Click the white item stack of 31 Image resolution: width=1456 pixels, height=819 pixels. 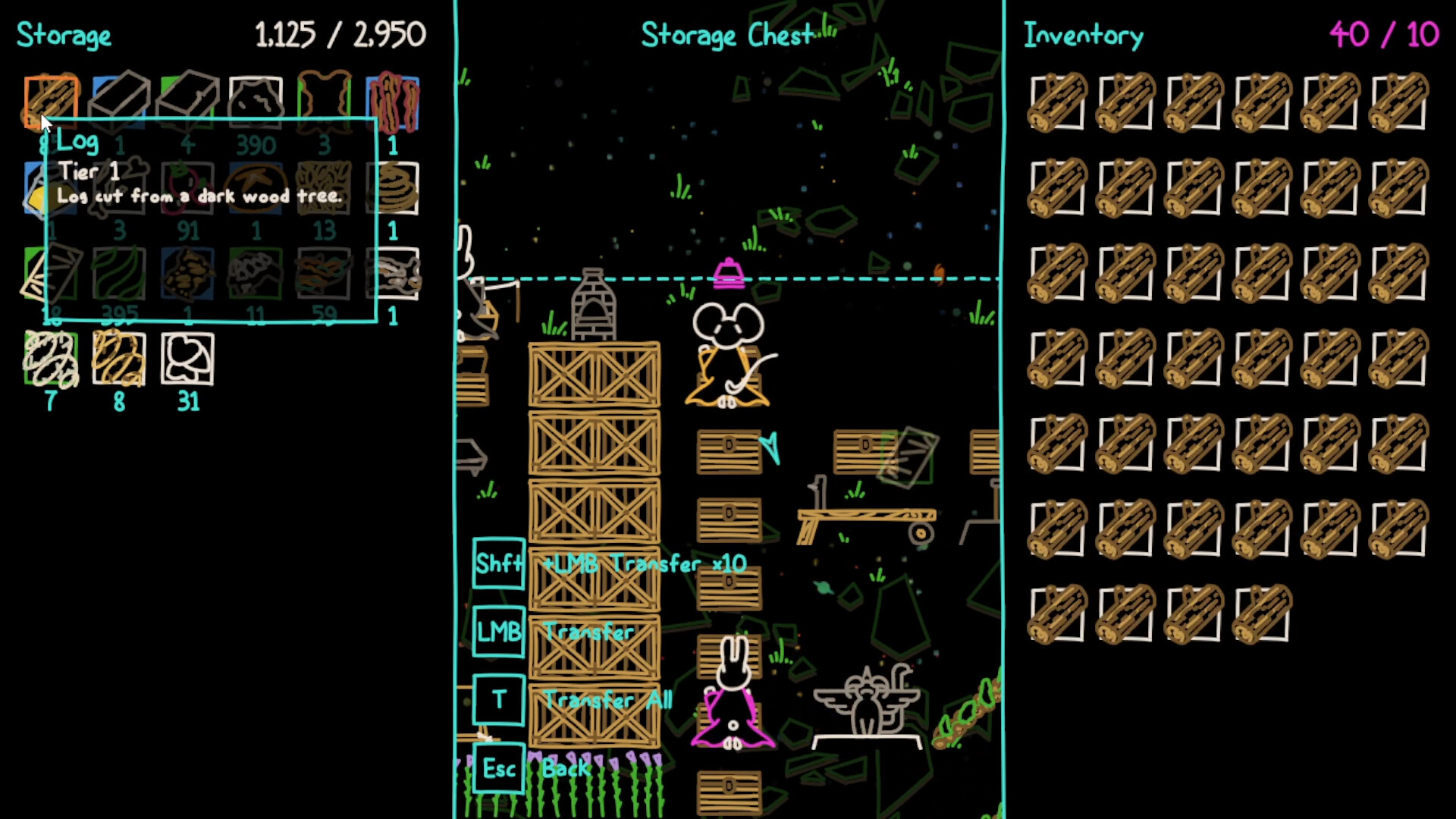pos(187,359)
